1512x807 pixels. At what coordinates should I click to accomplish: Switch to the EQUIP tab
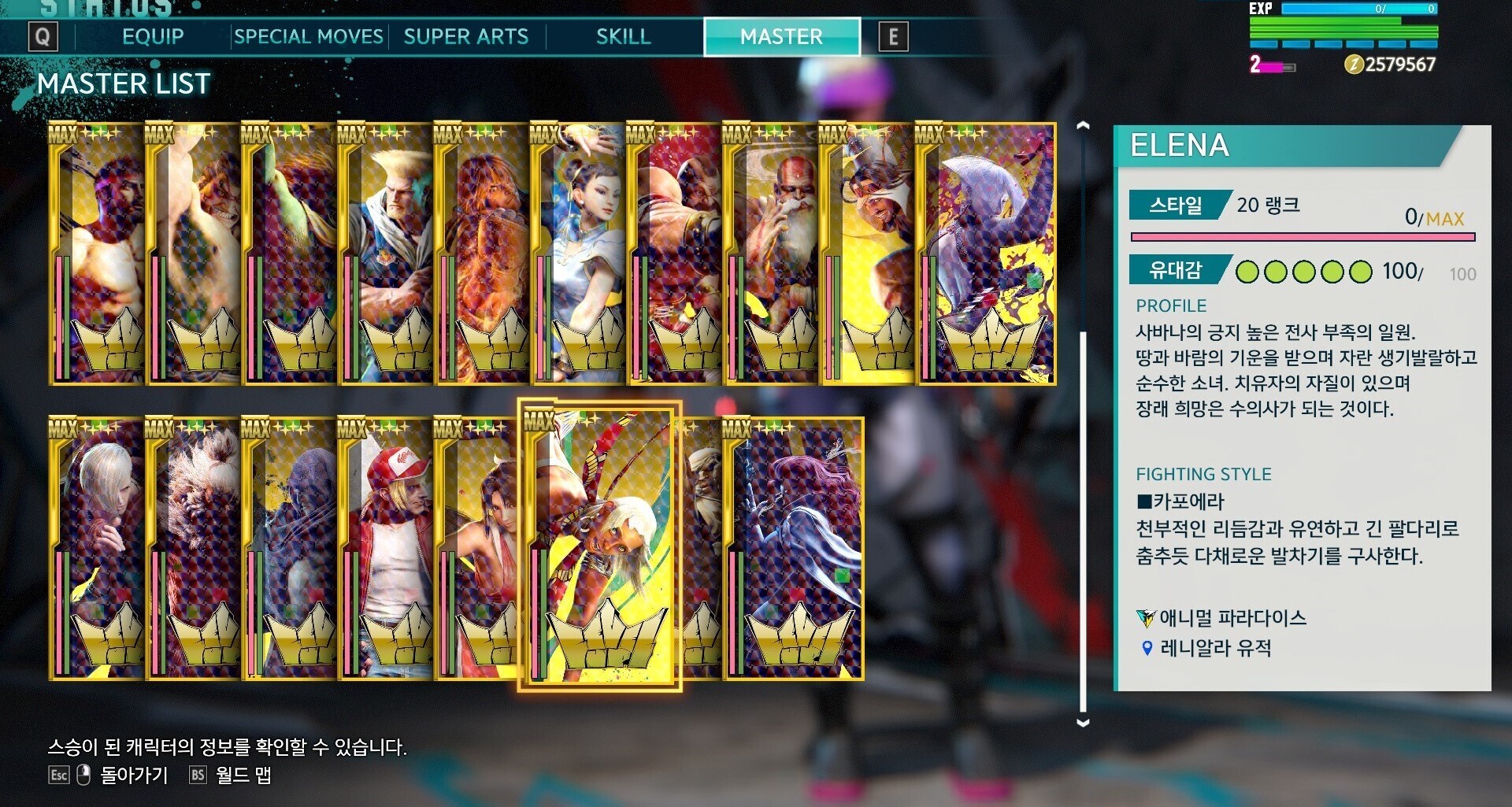click(x=153, y=37)
